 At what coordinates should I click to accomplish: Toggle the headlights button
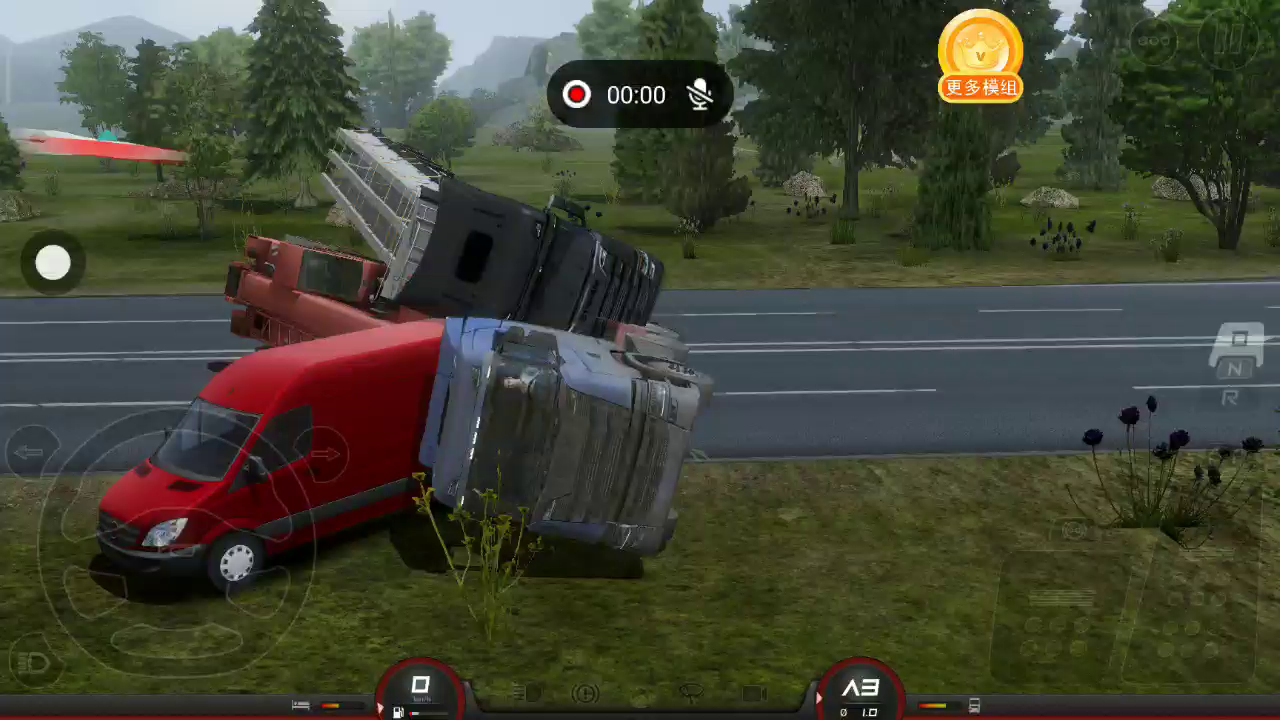tap(33, 661)
